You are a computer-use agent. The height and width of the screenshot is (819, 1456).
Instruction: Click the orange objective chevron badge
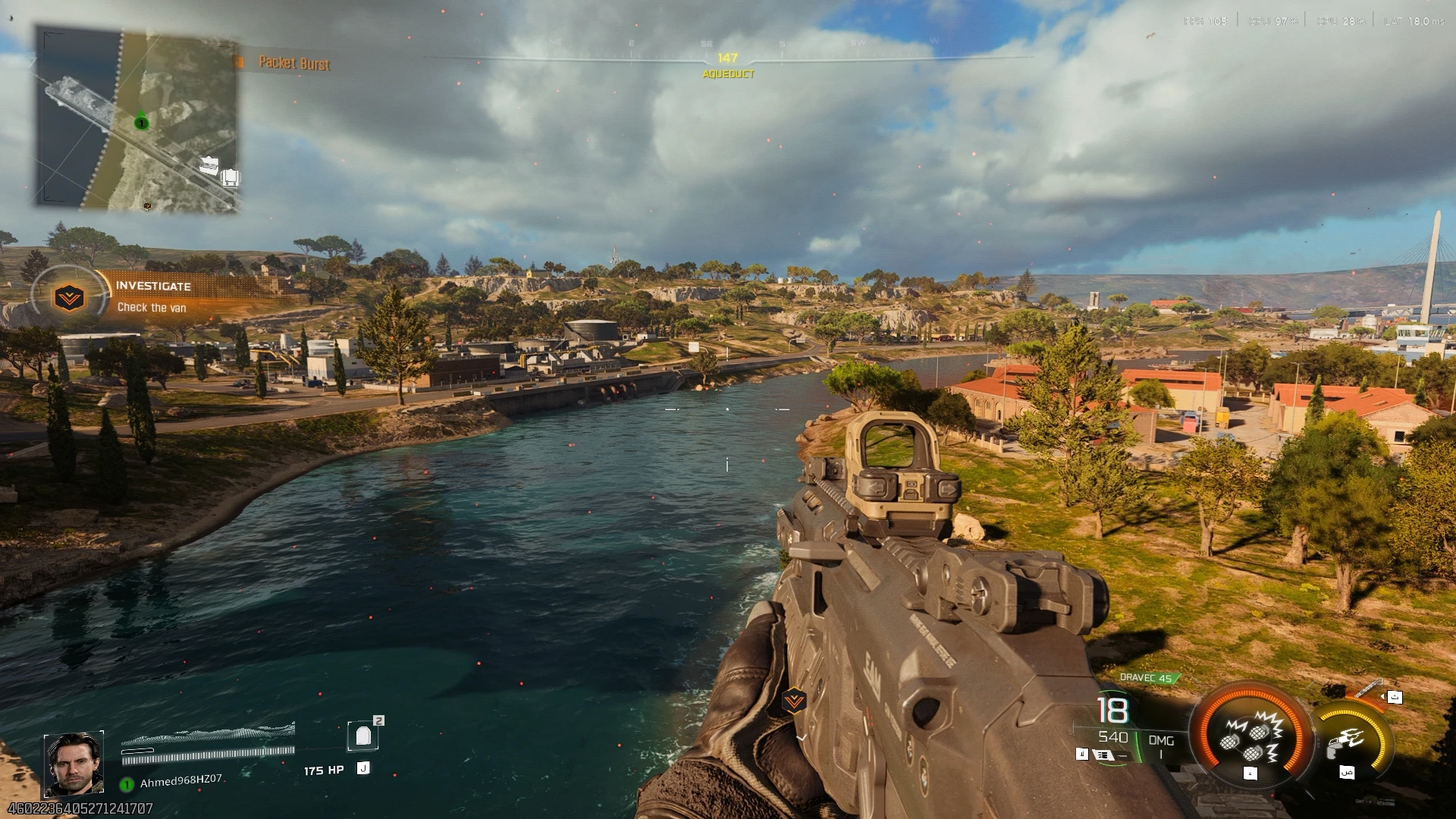(x=69, y=297)
